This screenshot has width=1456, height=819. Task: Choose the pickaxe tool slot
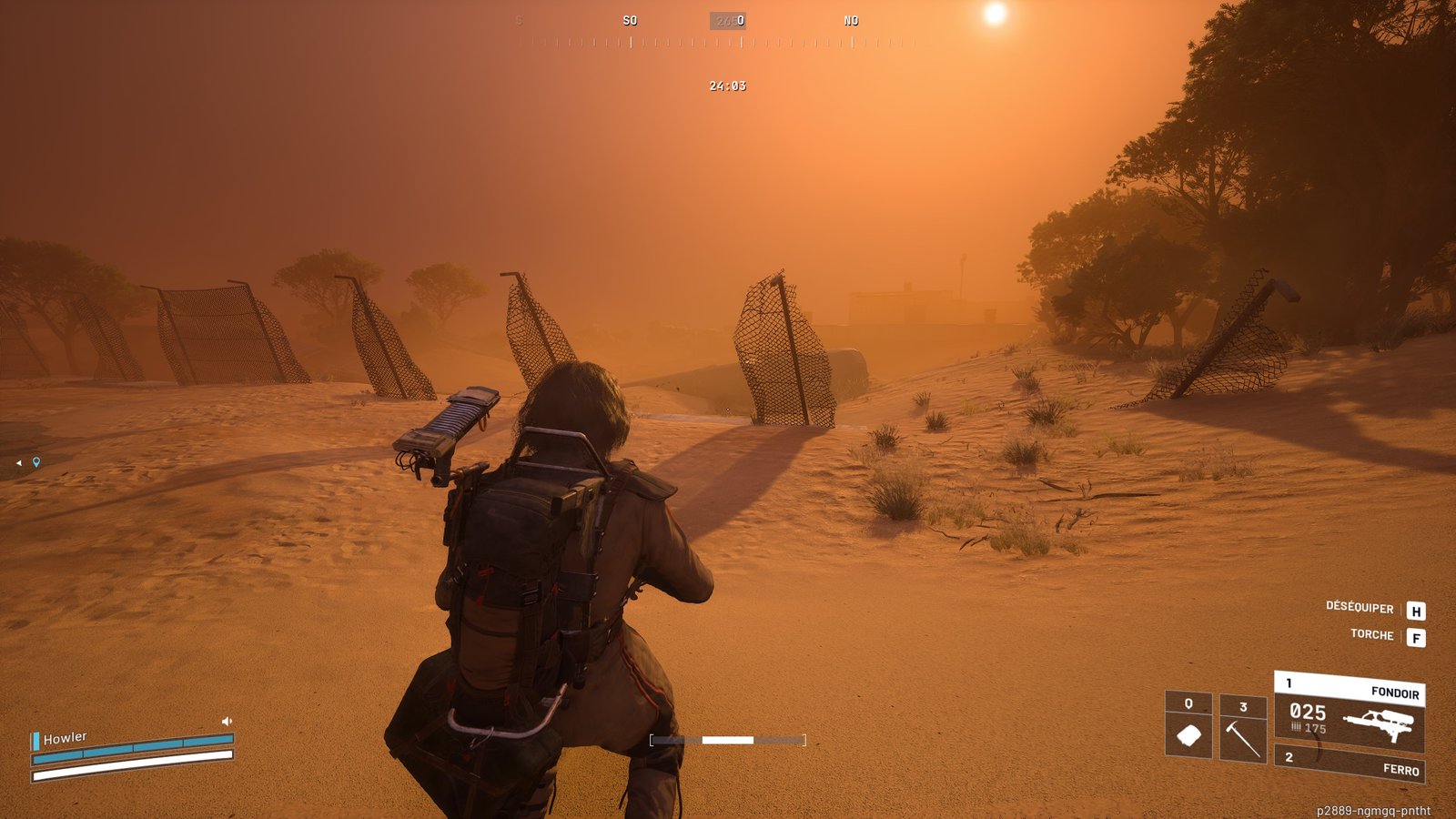pyautogui.click(x=1242, y=729)
